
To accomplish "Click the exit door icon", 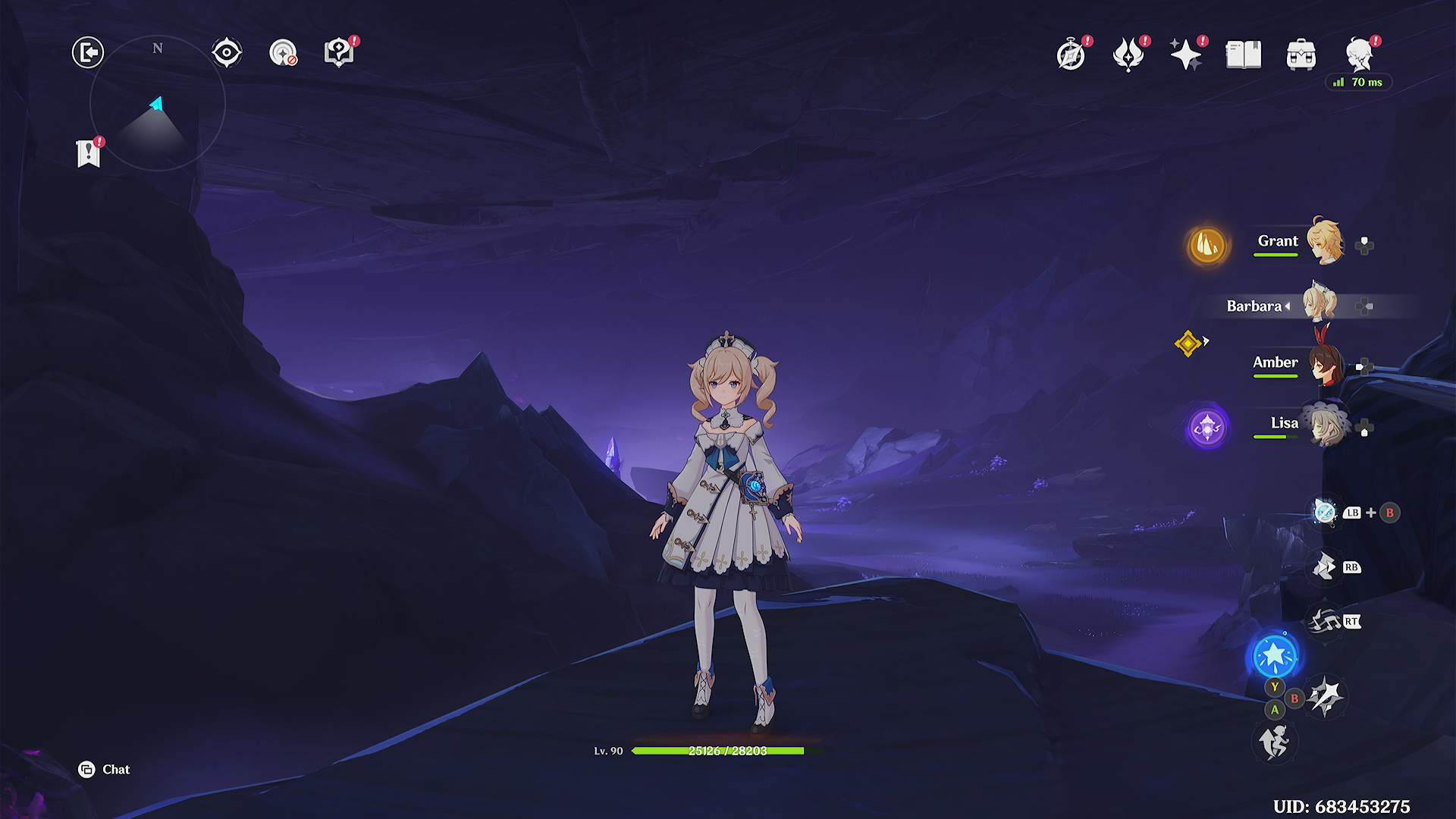I will click(x=88, y=53).
